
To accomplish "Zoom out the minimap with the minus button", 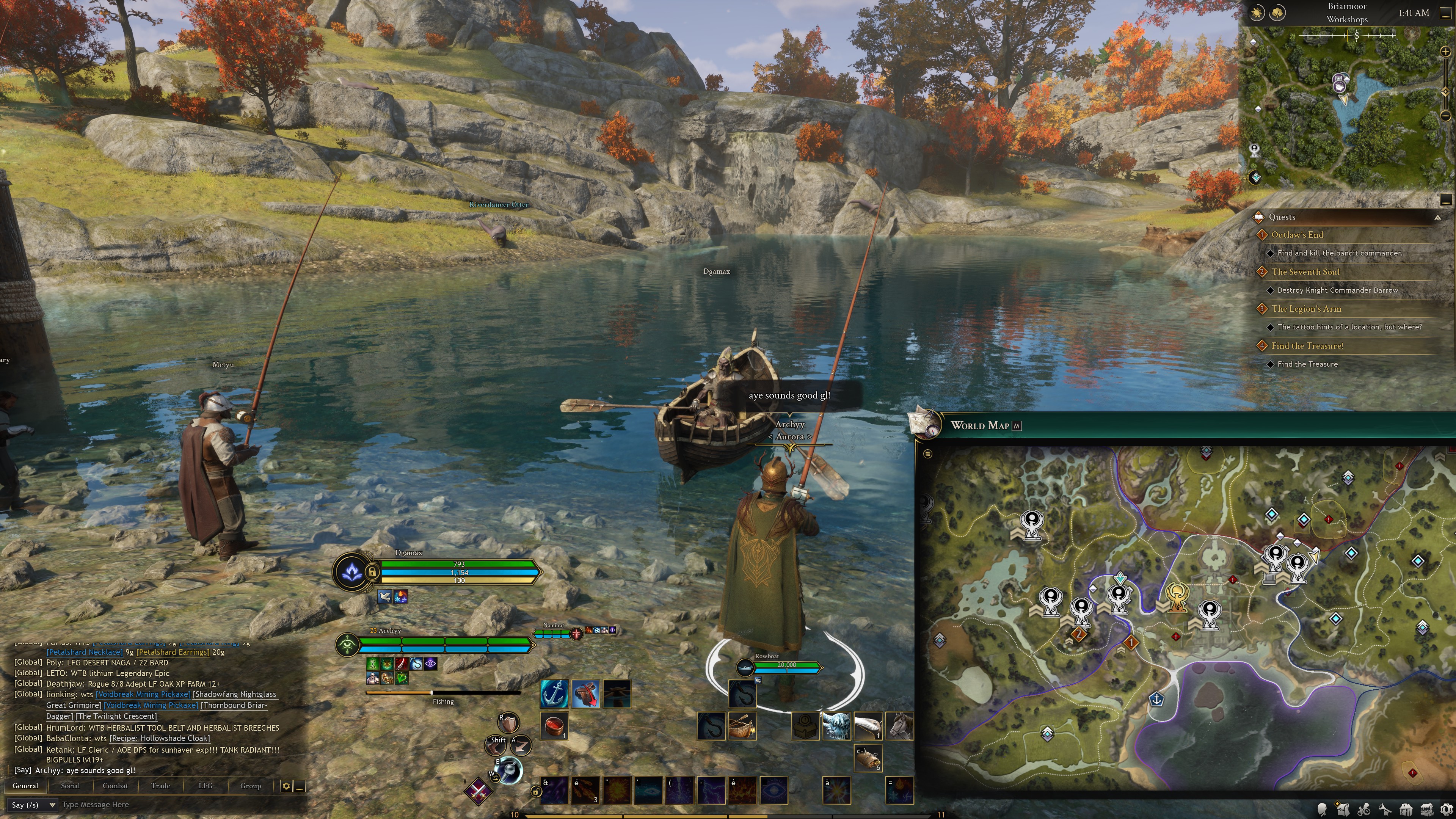I will (x=1445, y=116).
